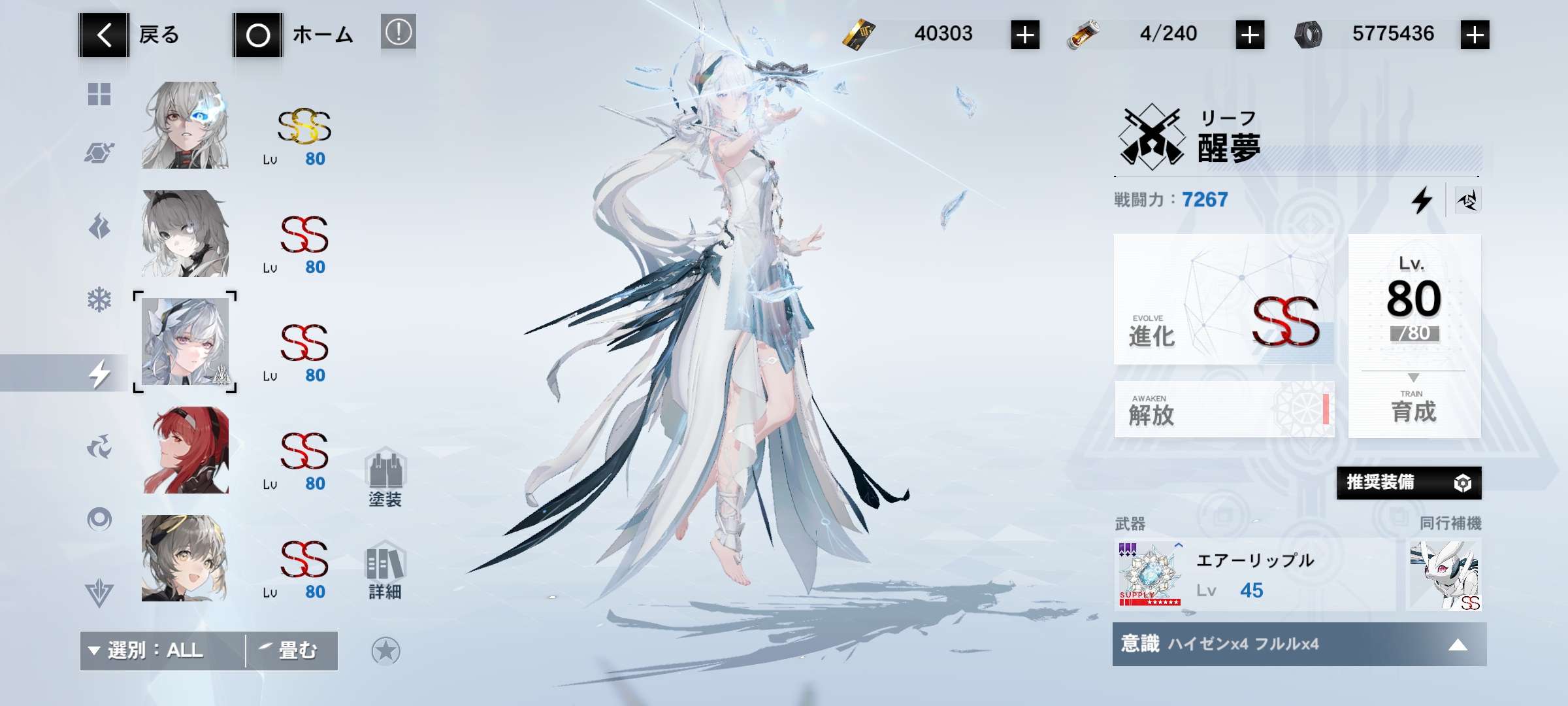Image resolution: width=1568 pixels, height=706 pixels.
Task: Return to ホーム screen
Action: 294,35
